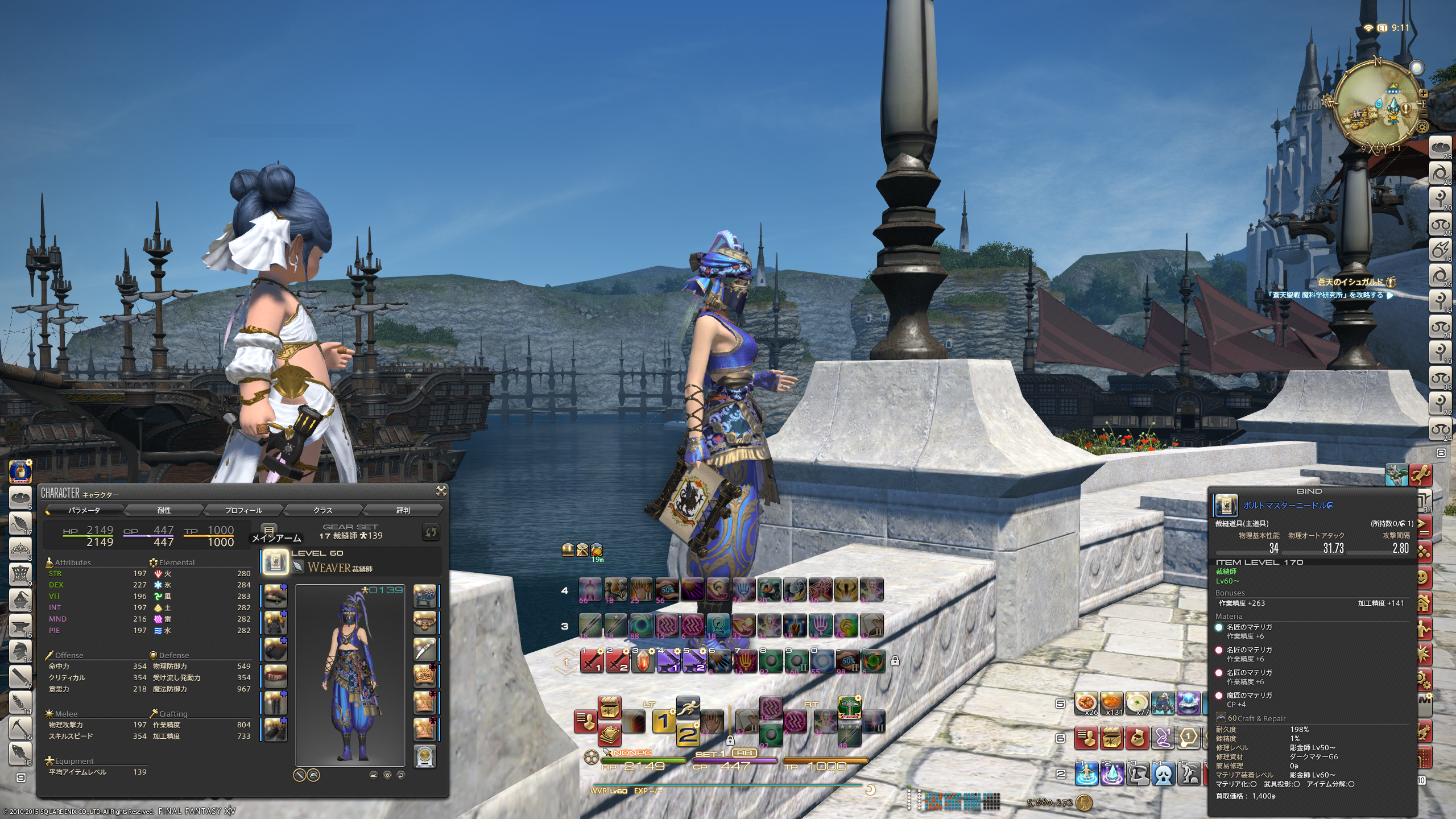
Task: Switch to the 耐性 tab
Action: (x=164, y=510)
